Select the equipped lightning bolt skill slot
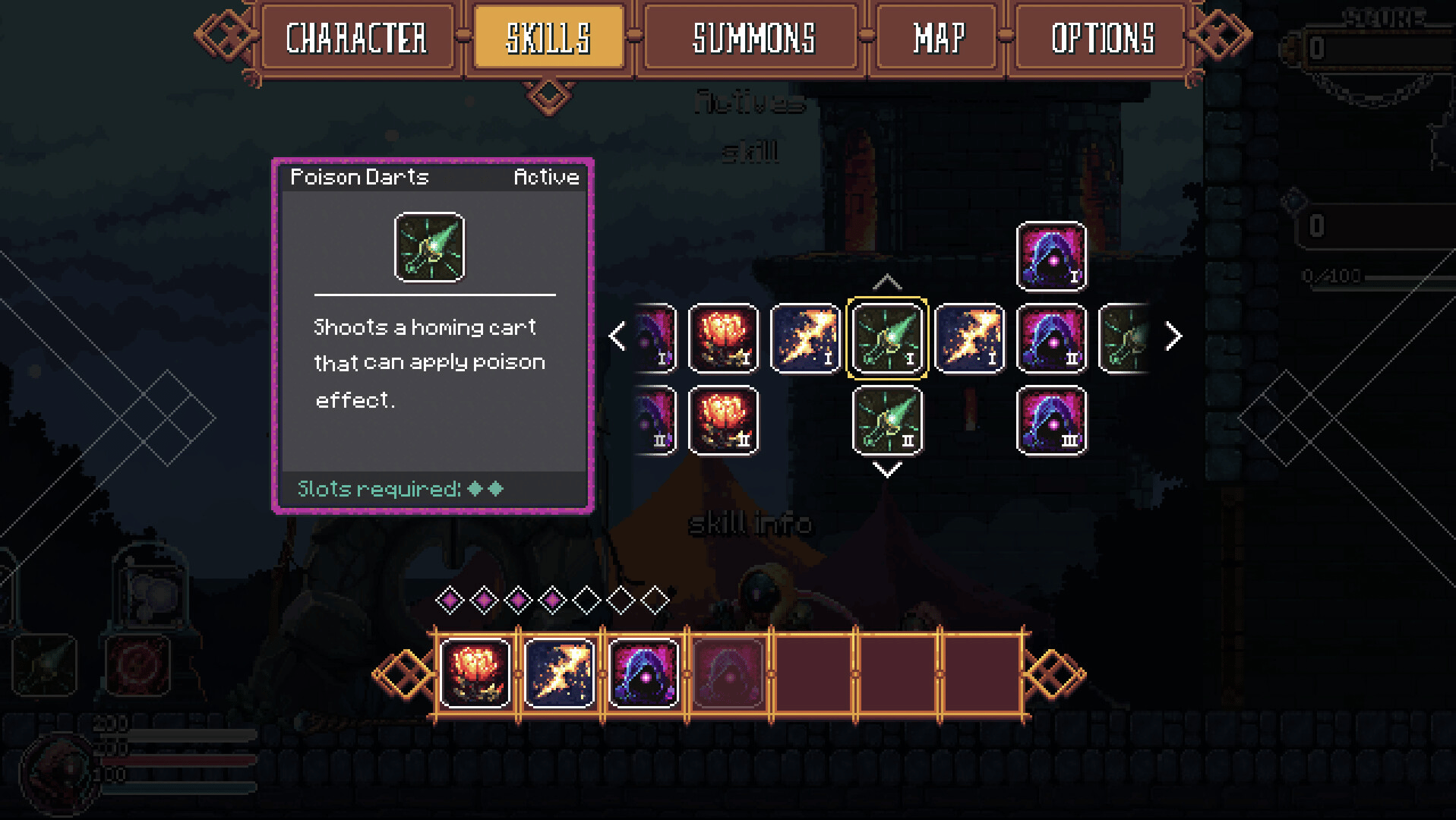 (560, 673)
